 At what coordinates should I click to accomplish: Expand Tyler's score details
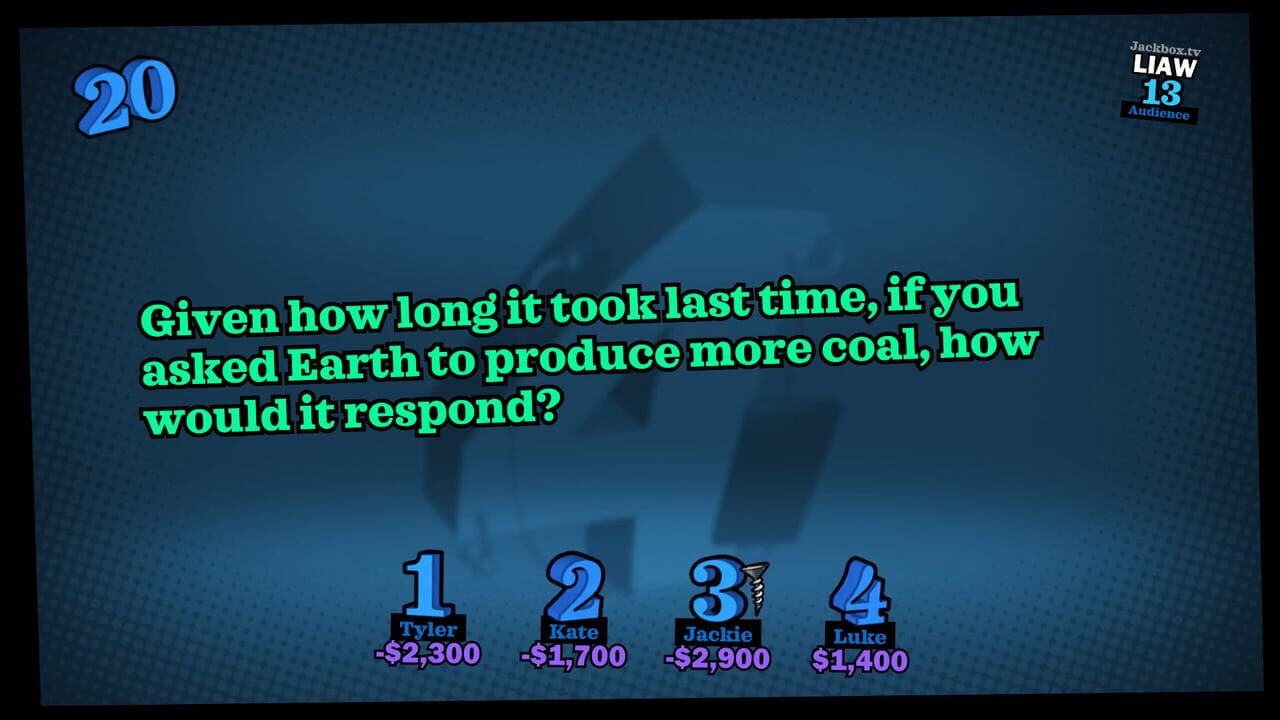click(x=425, y=655)
